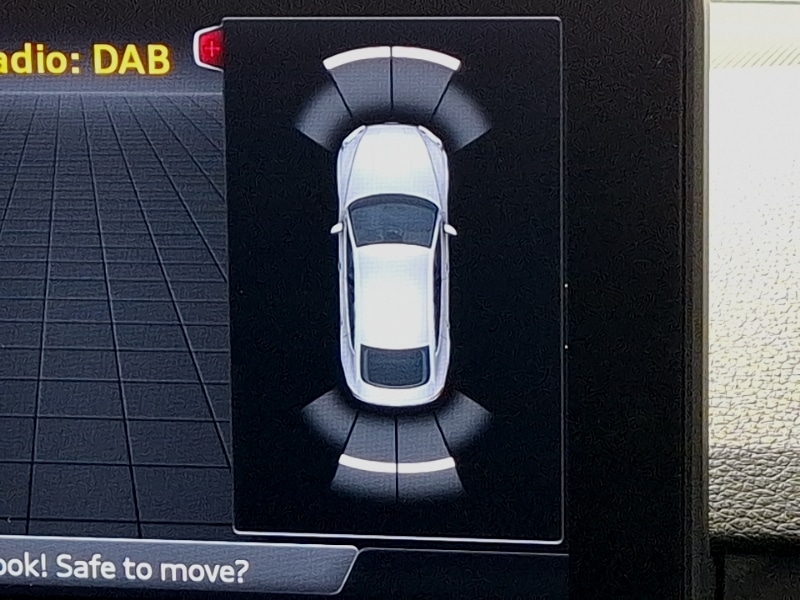Screen dimensions: 800x600
Task: Click the red plus tab icon
Action: pos(210,47)
